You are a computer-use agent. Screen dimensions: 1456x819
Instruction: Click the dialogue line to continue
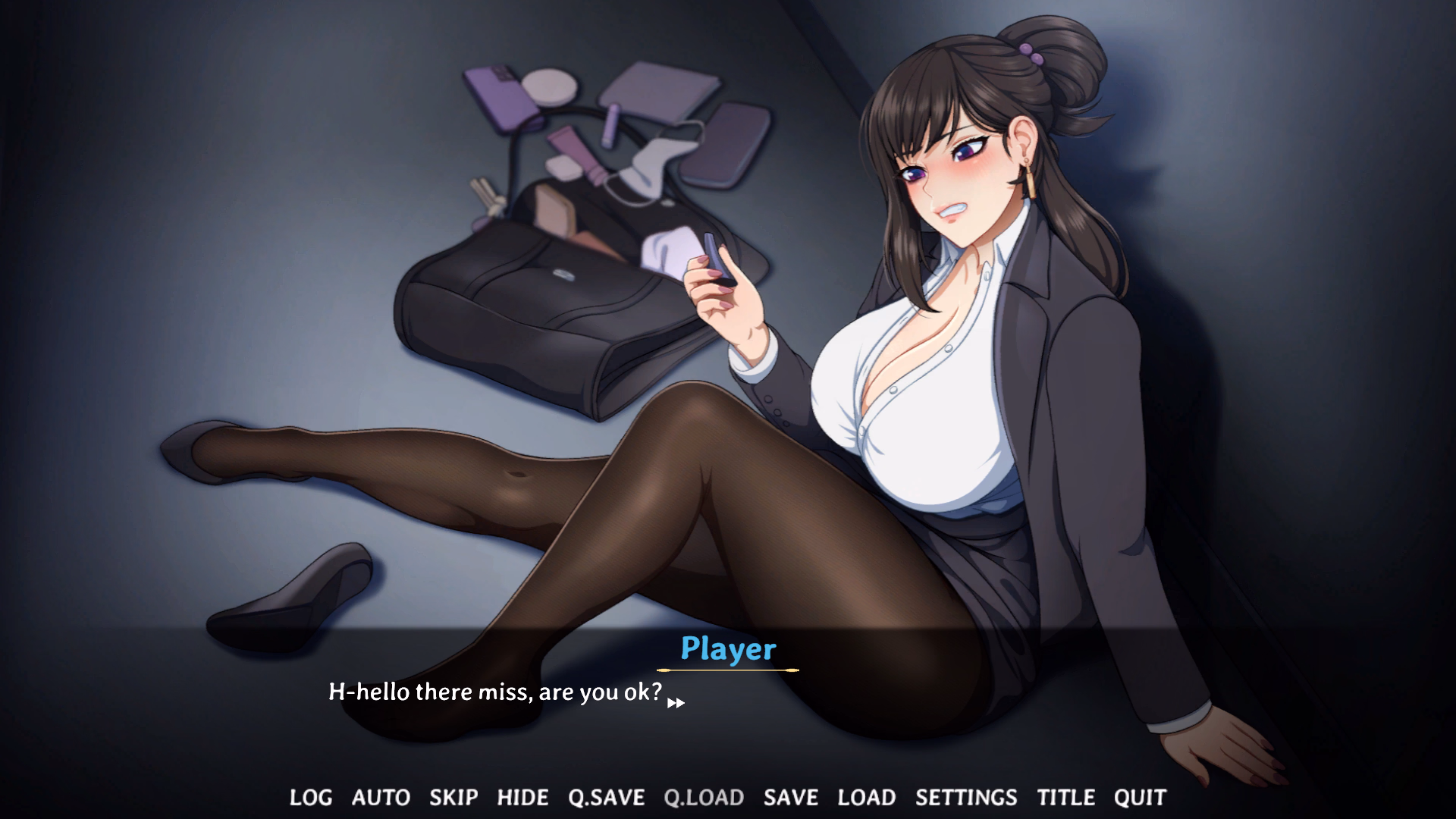(494, 692)
